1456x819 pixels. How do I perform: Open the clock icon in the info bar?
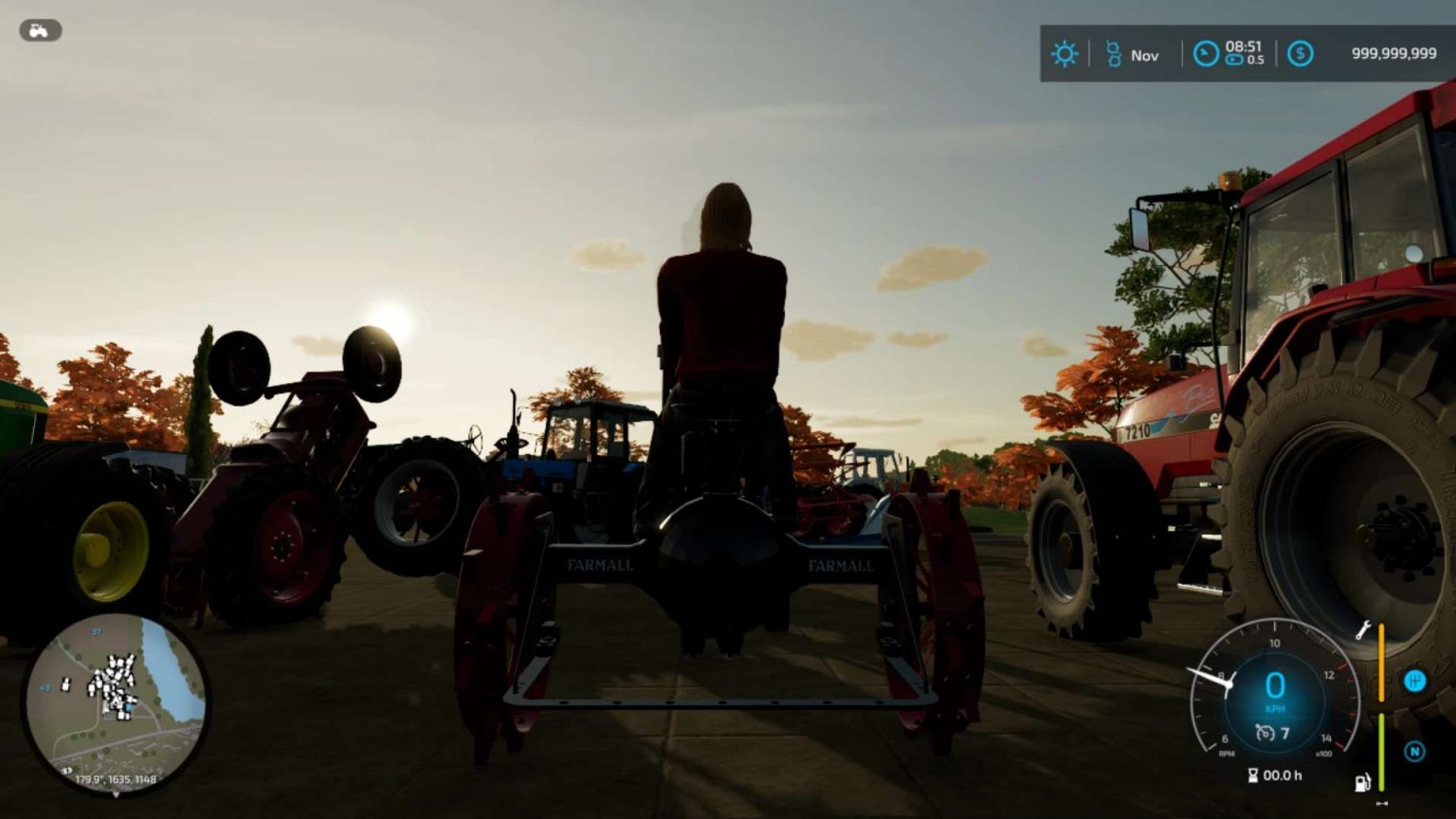(1207, 54)
